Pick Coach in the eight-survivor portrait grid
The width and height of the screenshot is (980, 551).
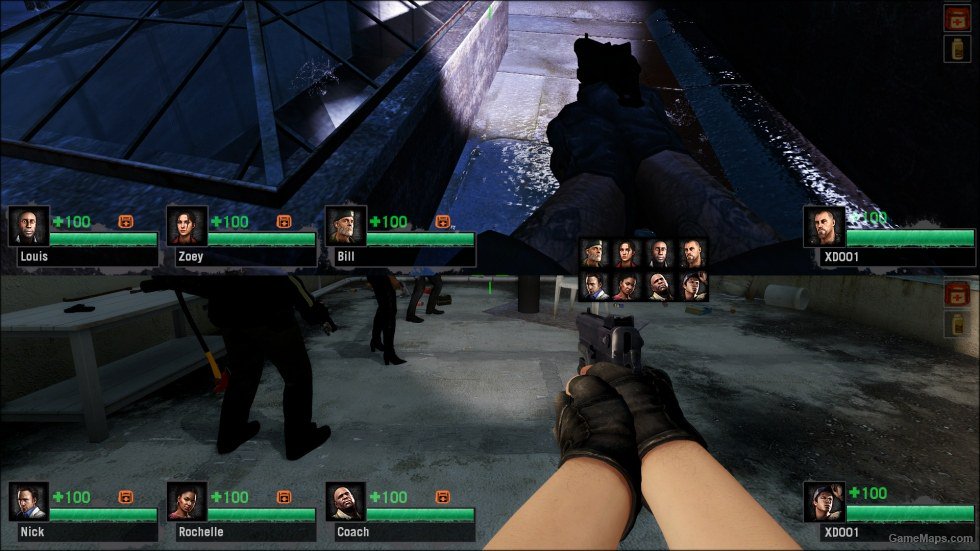coord(658,287)
